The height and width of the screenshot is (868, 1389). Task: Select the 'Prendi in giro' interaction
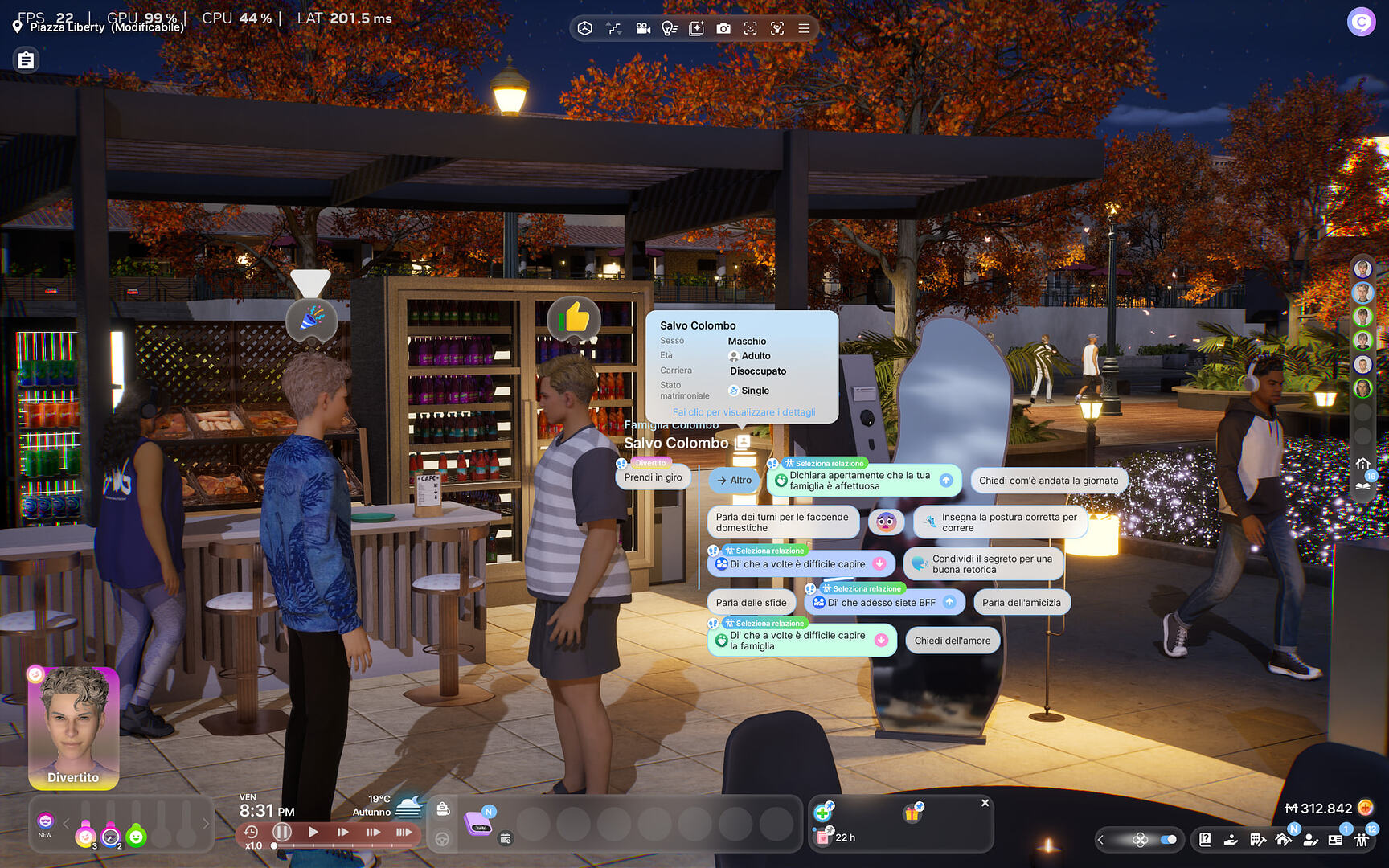(x=653, y=477)
